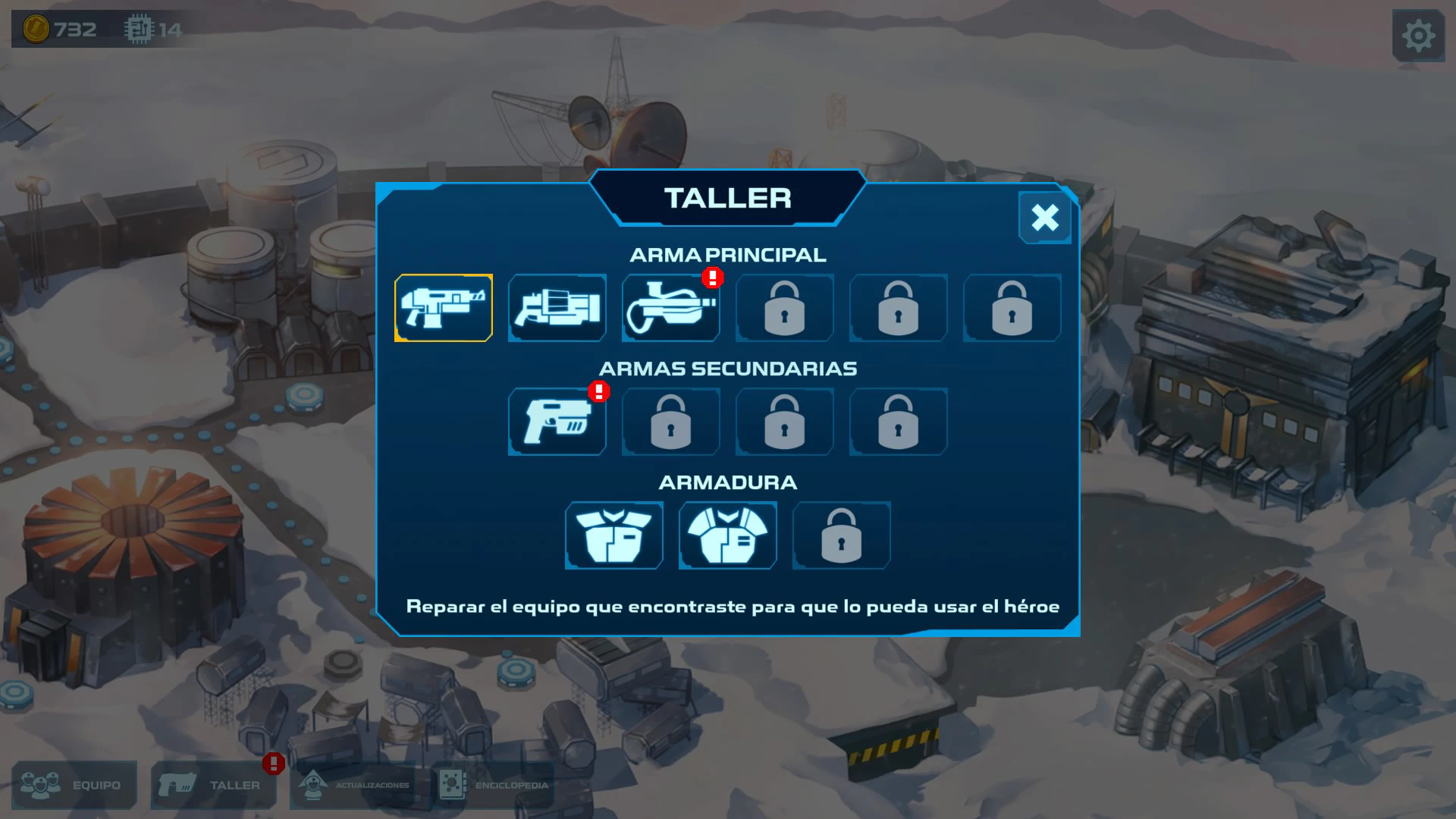Show the Enciclopedia
1456x819 pixels.
tap(494, 785)
